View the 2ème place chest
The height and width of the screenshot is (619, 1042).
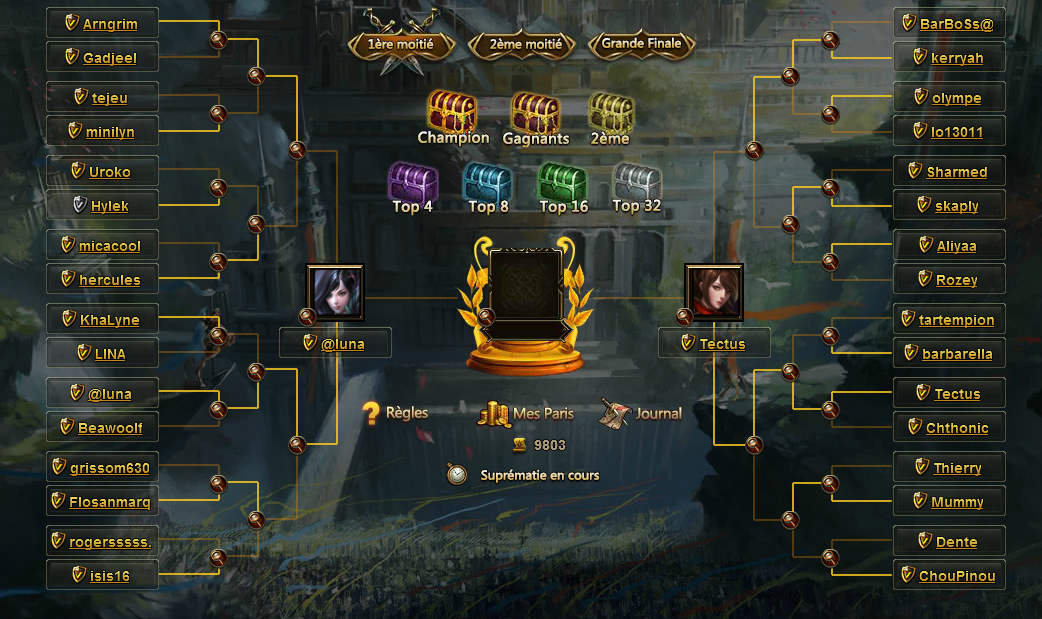(610, 113)
